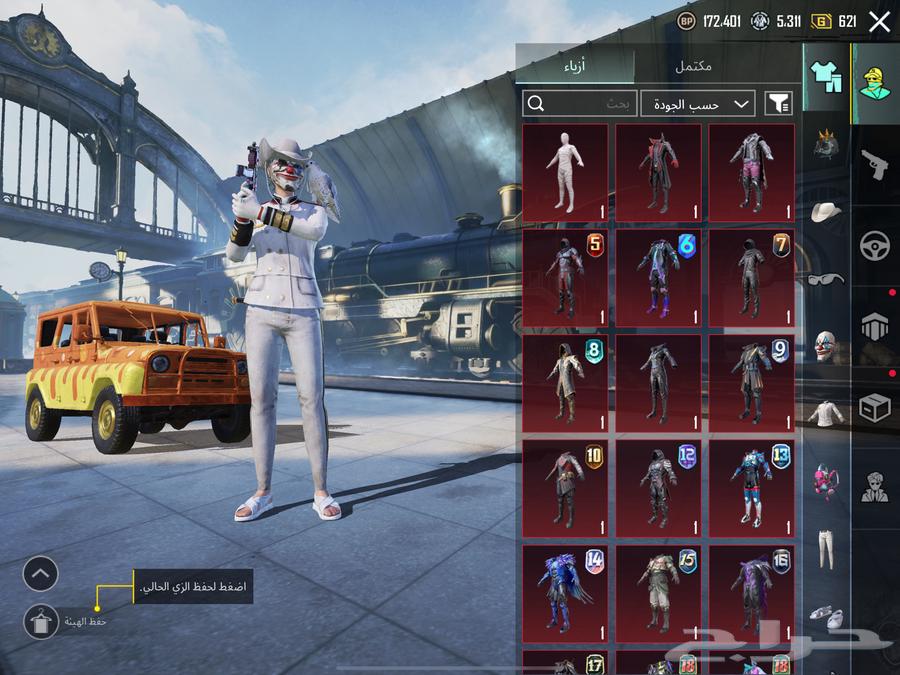
Task: Select the white cowboy hat slot
Action: point(826,211)
